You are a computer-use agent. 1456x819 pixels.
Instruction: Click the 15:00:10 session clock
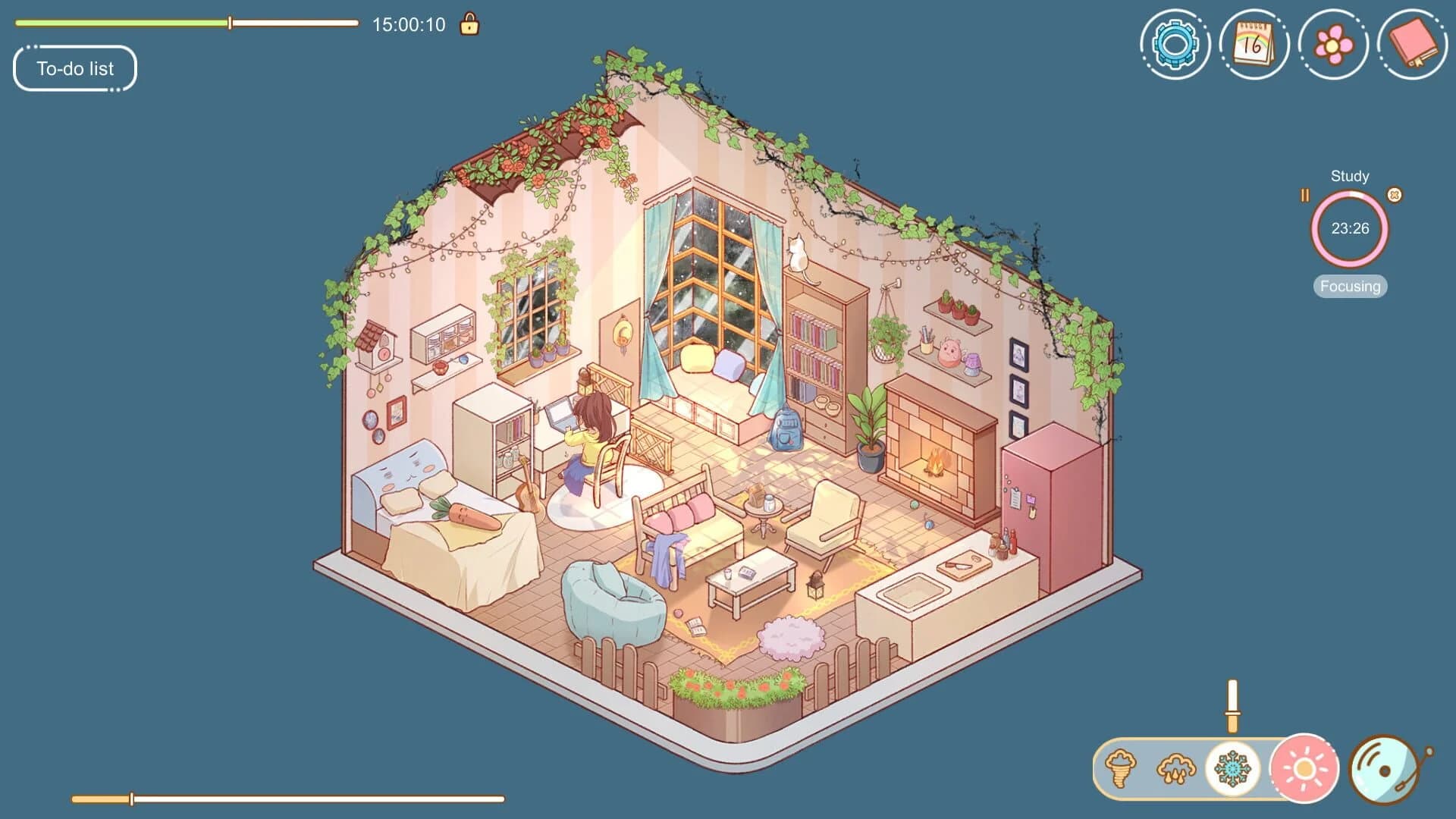pyautogui.click(x=409, y=24)
